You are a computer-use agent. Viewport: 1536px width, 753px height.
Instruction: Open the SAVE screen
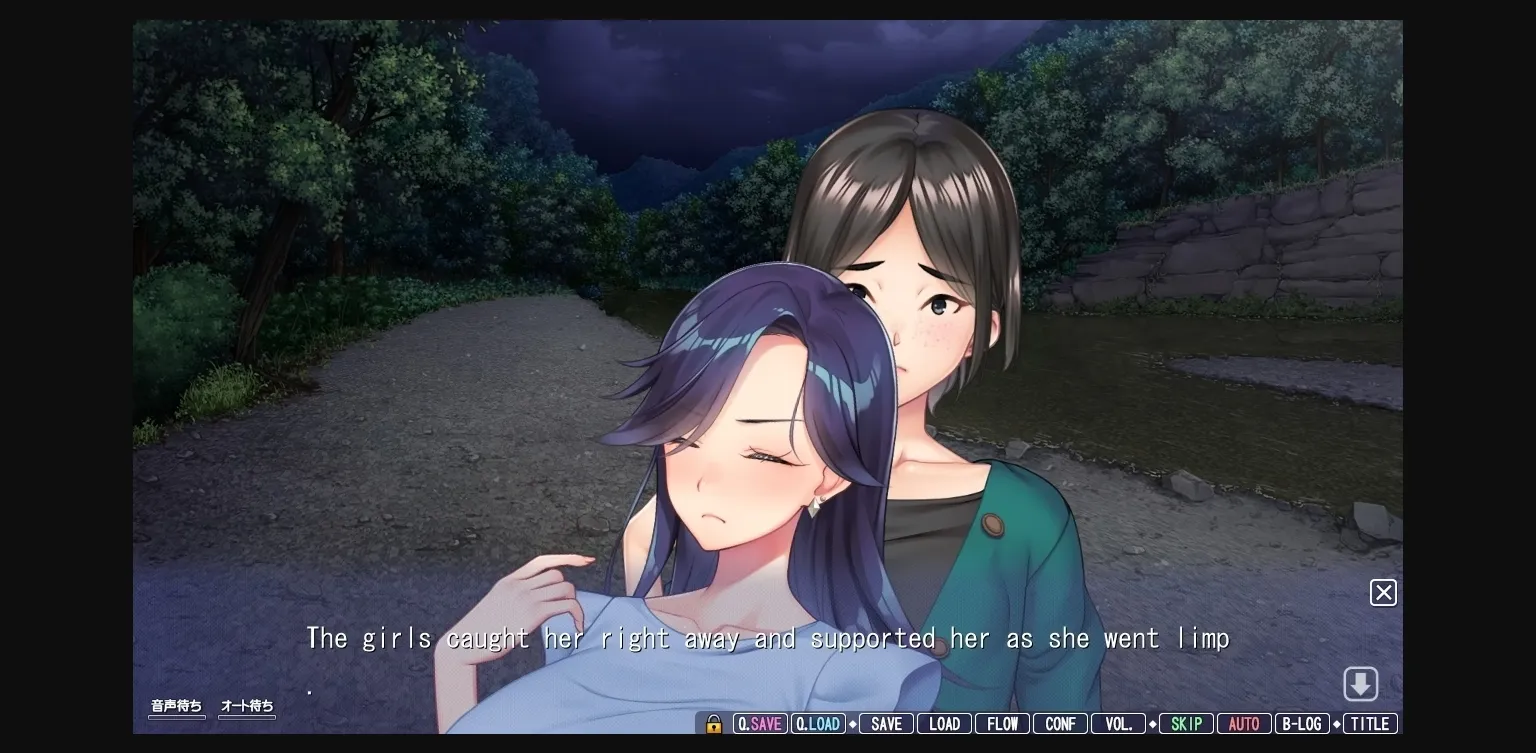886,723
